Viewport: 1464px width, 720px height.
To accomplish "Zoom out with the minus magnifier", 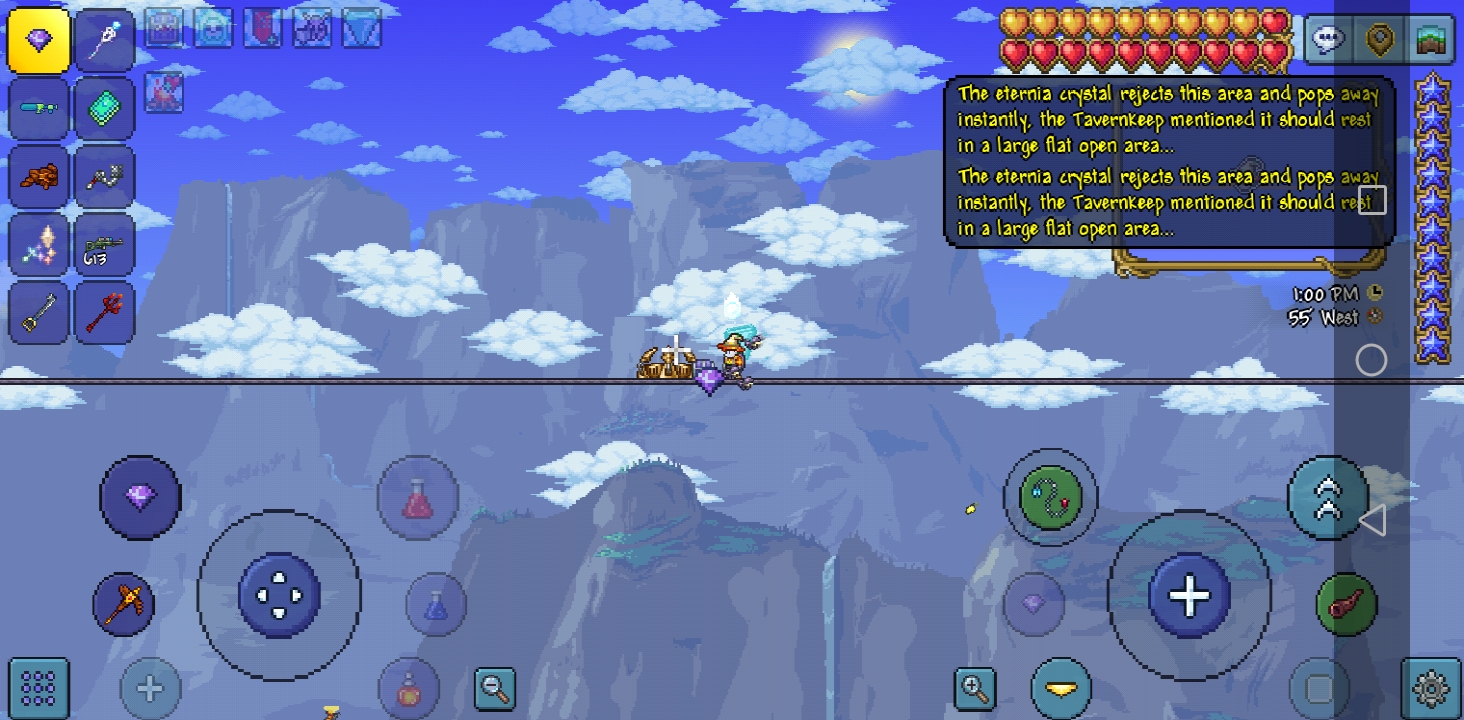I will point(495,688).
